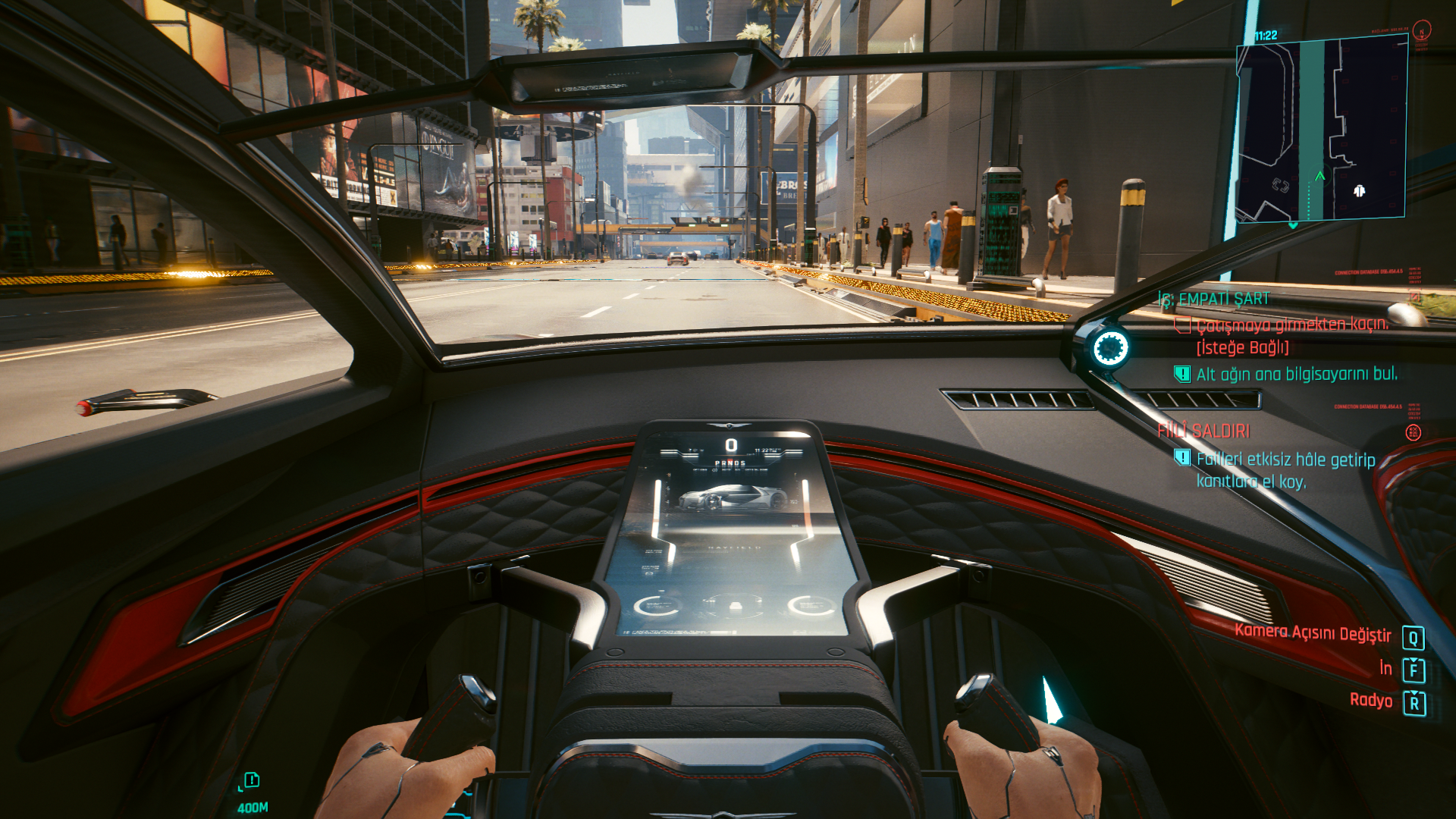Select the 'Alt ağın ana bilgisayarını bul' objective
1456x819 pixels.
coord(1296,374)
